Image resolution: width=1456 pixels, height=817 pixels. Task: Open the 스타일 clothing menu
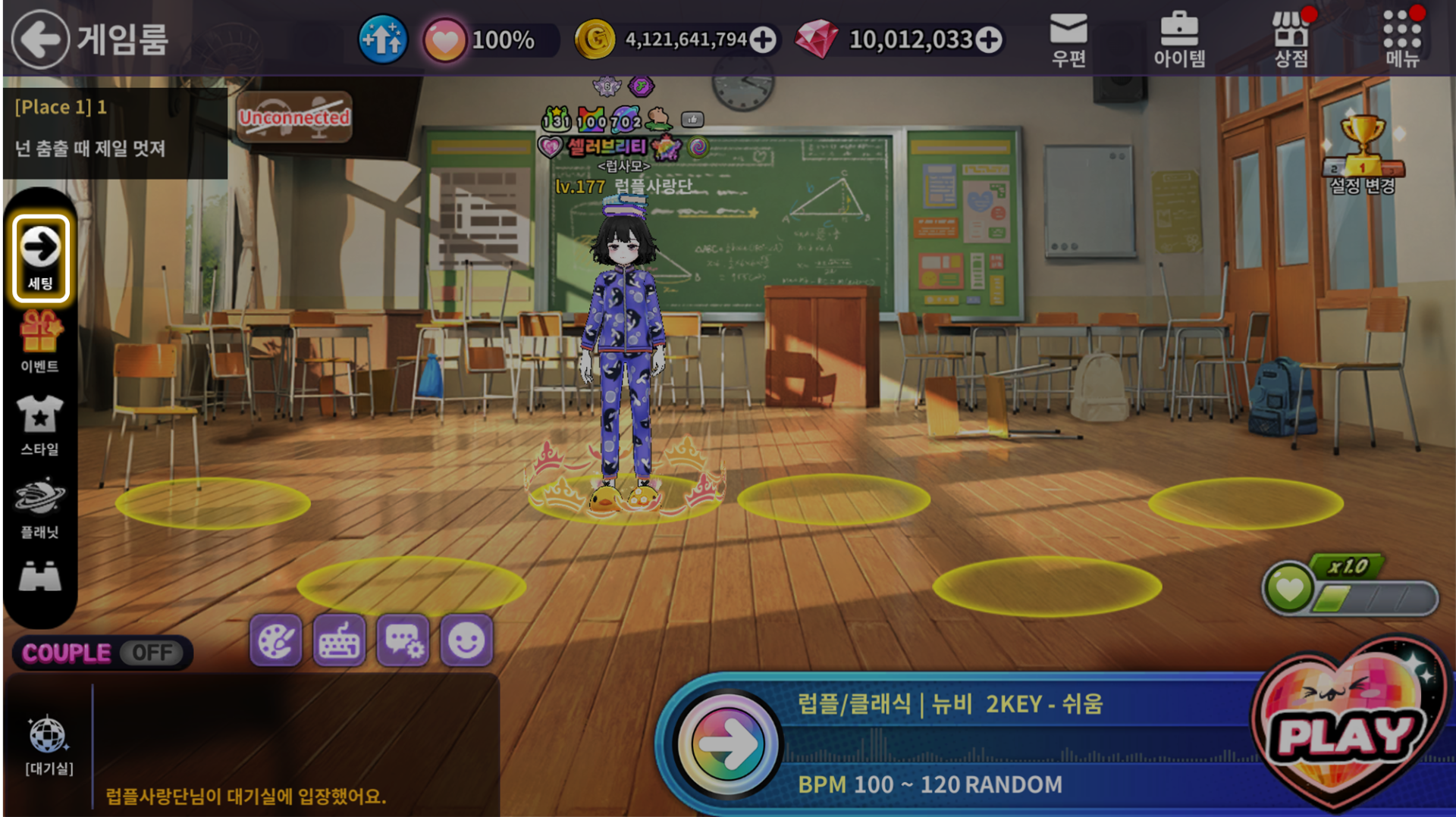40,424
